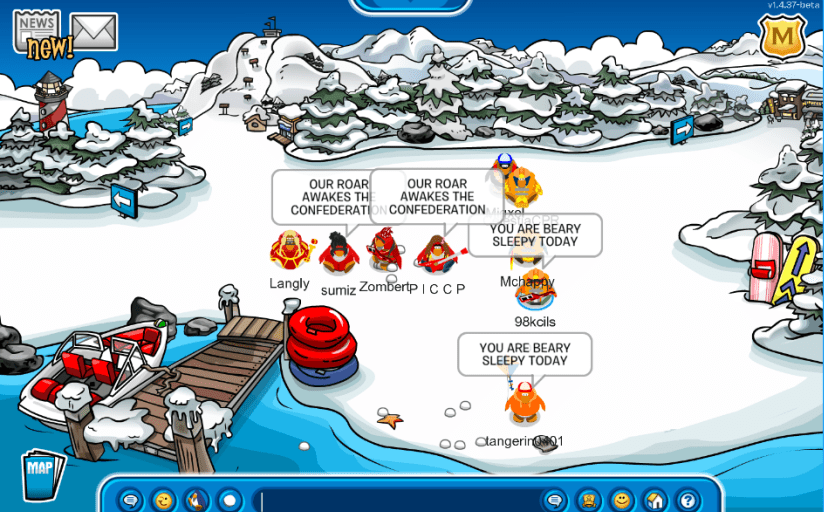Open the map in the corner

coord(41,472)
